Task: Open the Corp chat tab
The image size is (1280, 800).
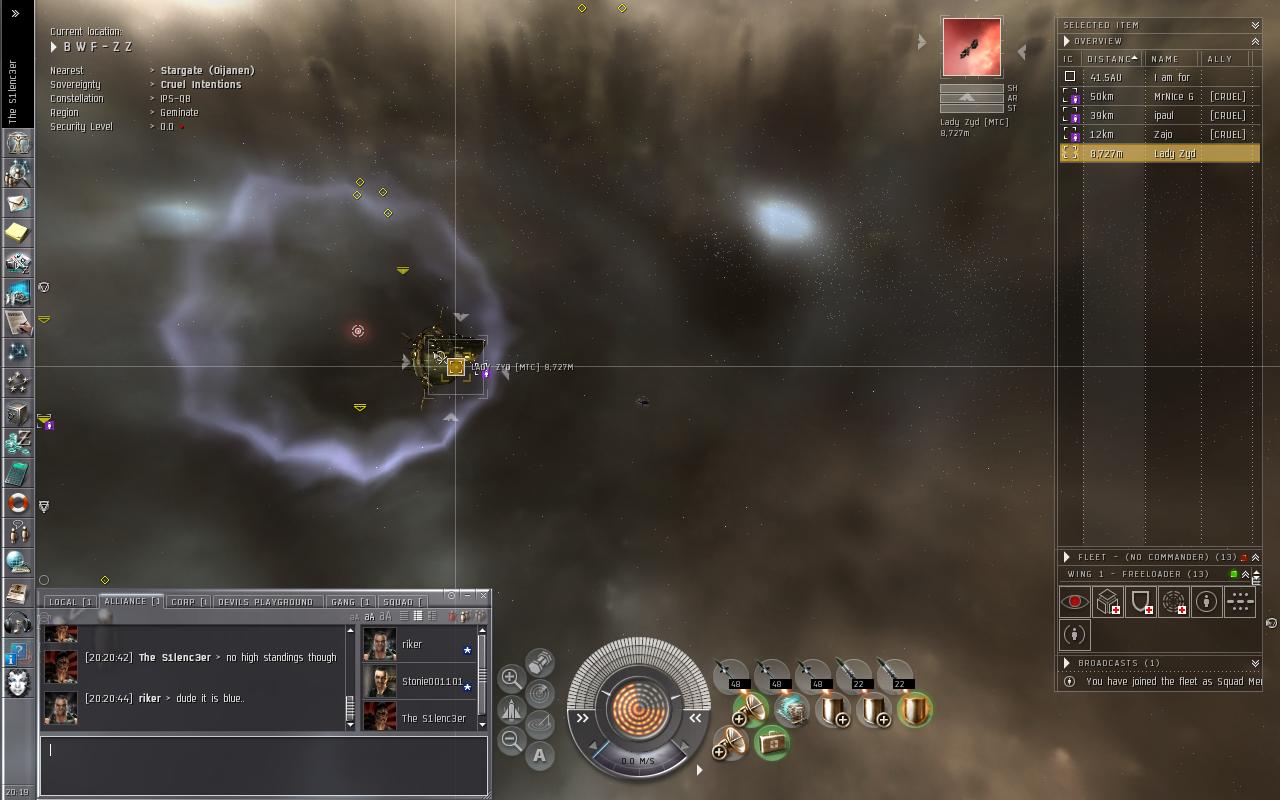Action: (188, 602)
